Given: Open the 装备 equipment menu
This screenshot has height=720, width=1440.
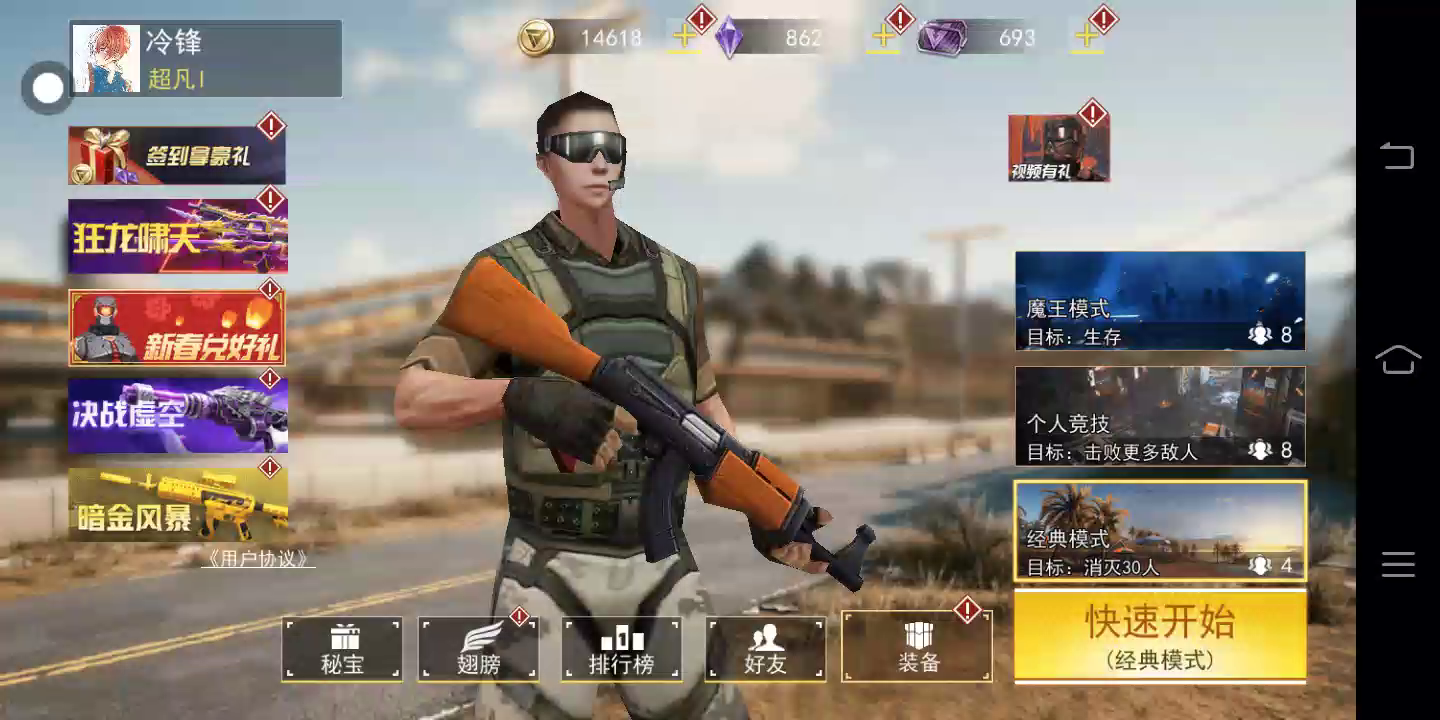Looking at the screenshot, I should point(917,647).
